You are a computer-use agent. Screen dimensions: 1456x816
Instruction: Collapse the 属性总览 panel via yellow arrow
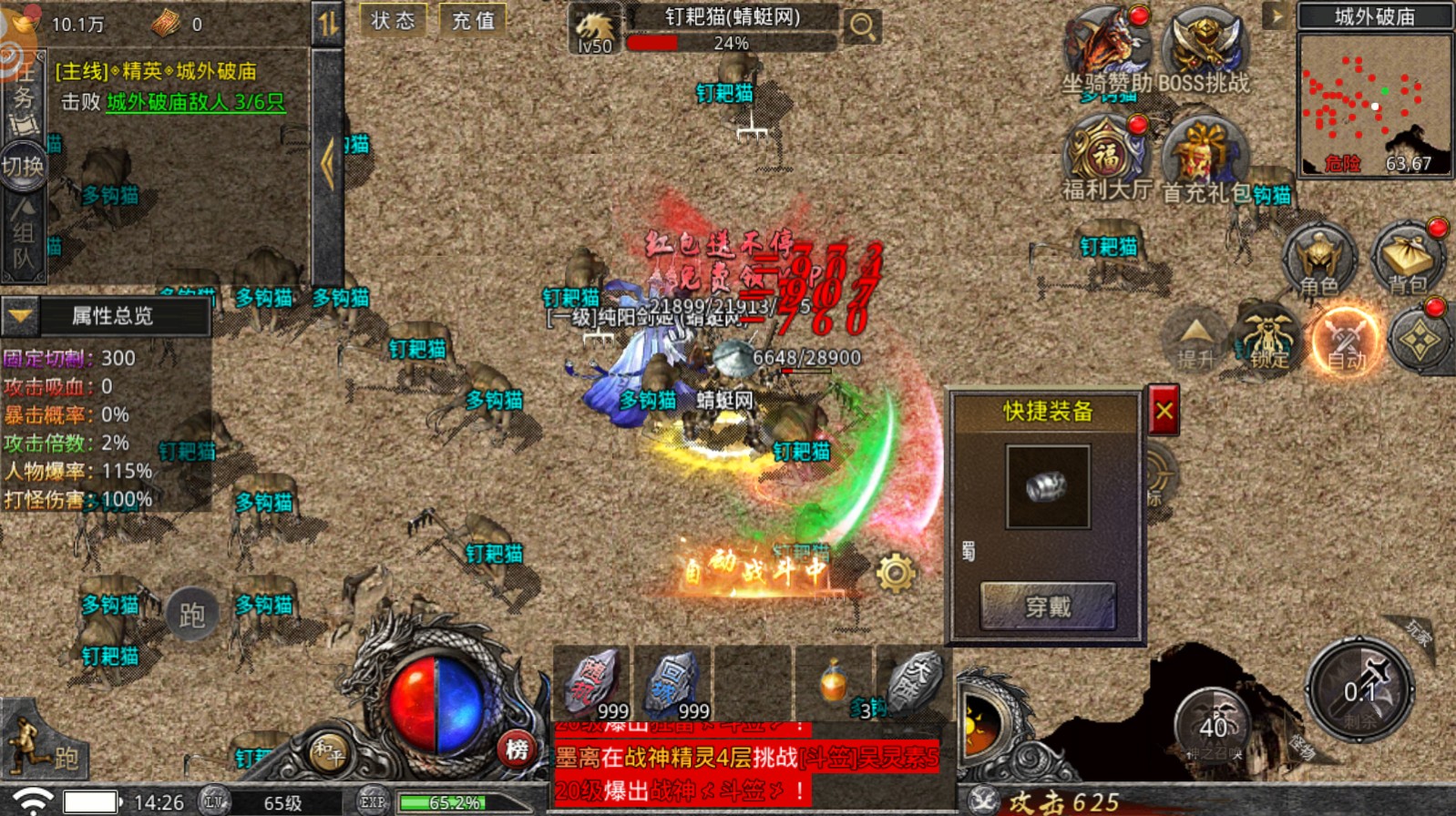tap(20, 317)
